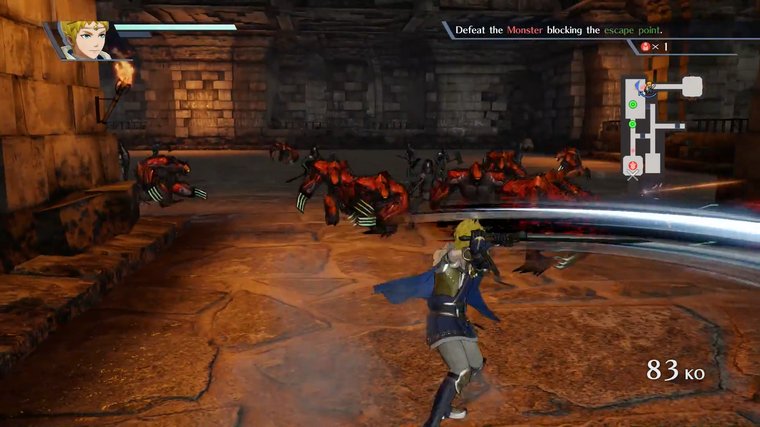
Task: Click the red monster marker on minimap
Action: [x=633, y=164]
